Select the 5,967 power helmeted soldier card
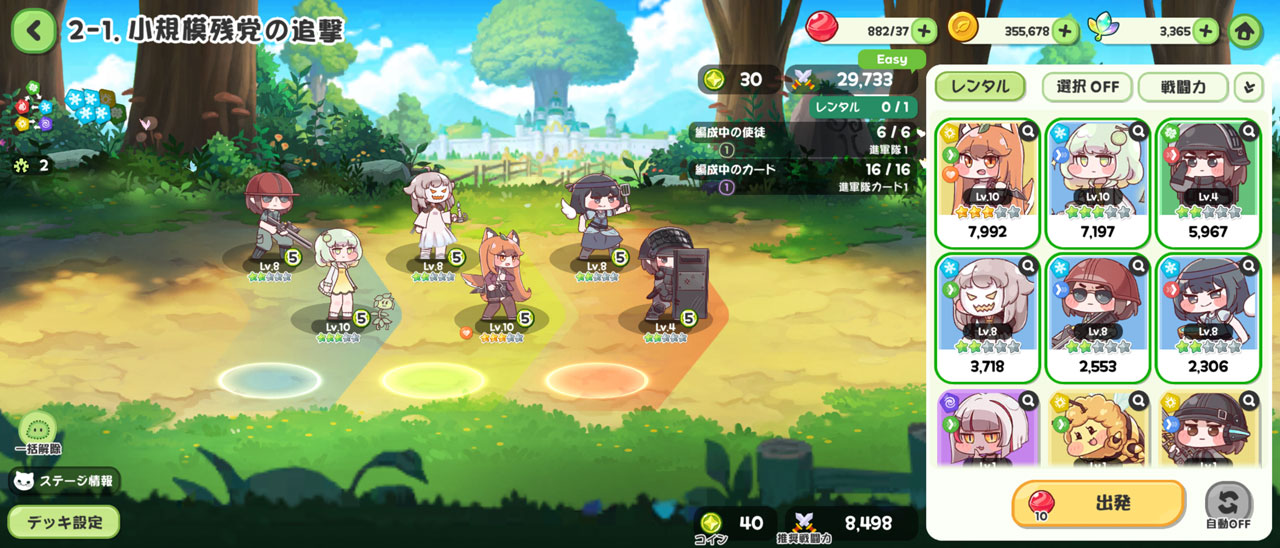The image size is (1280, 548). [1208, 183]
